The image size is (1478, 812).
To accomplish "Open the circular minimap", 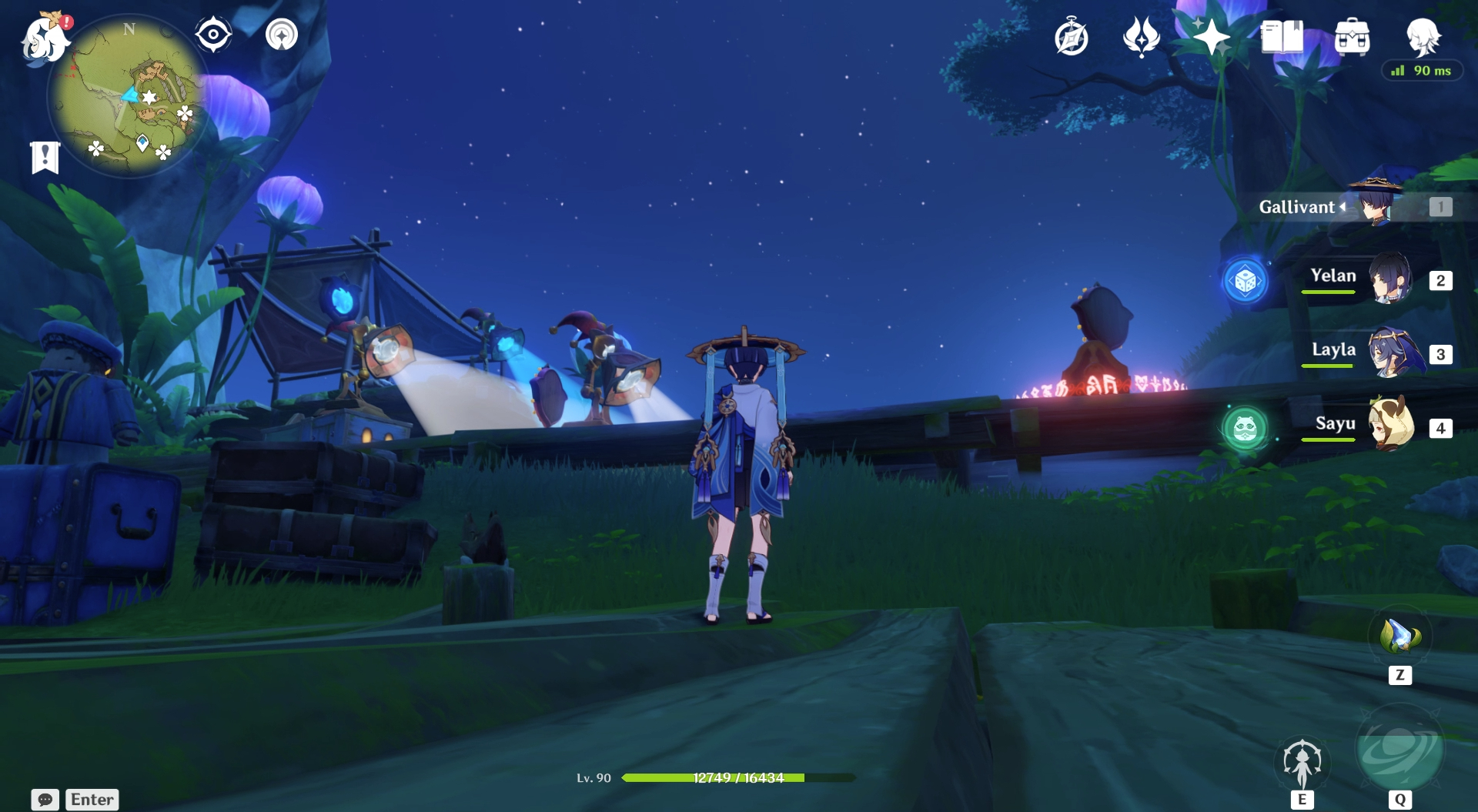I will (x=128, y=97).
